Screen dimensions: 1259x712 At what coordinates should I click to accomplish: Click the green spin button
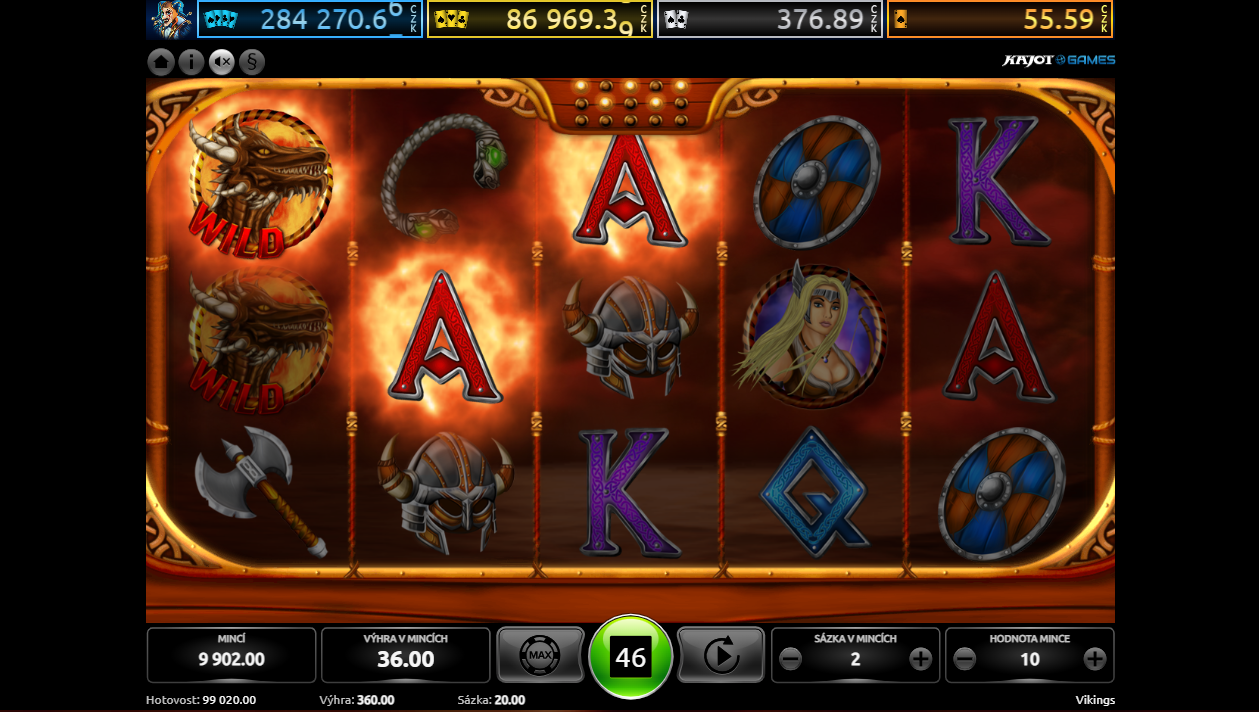click(x=631, y=657)
